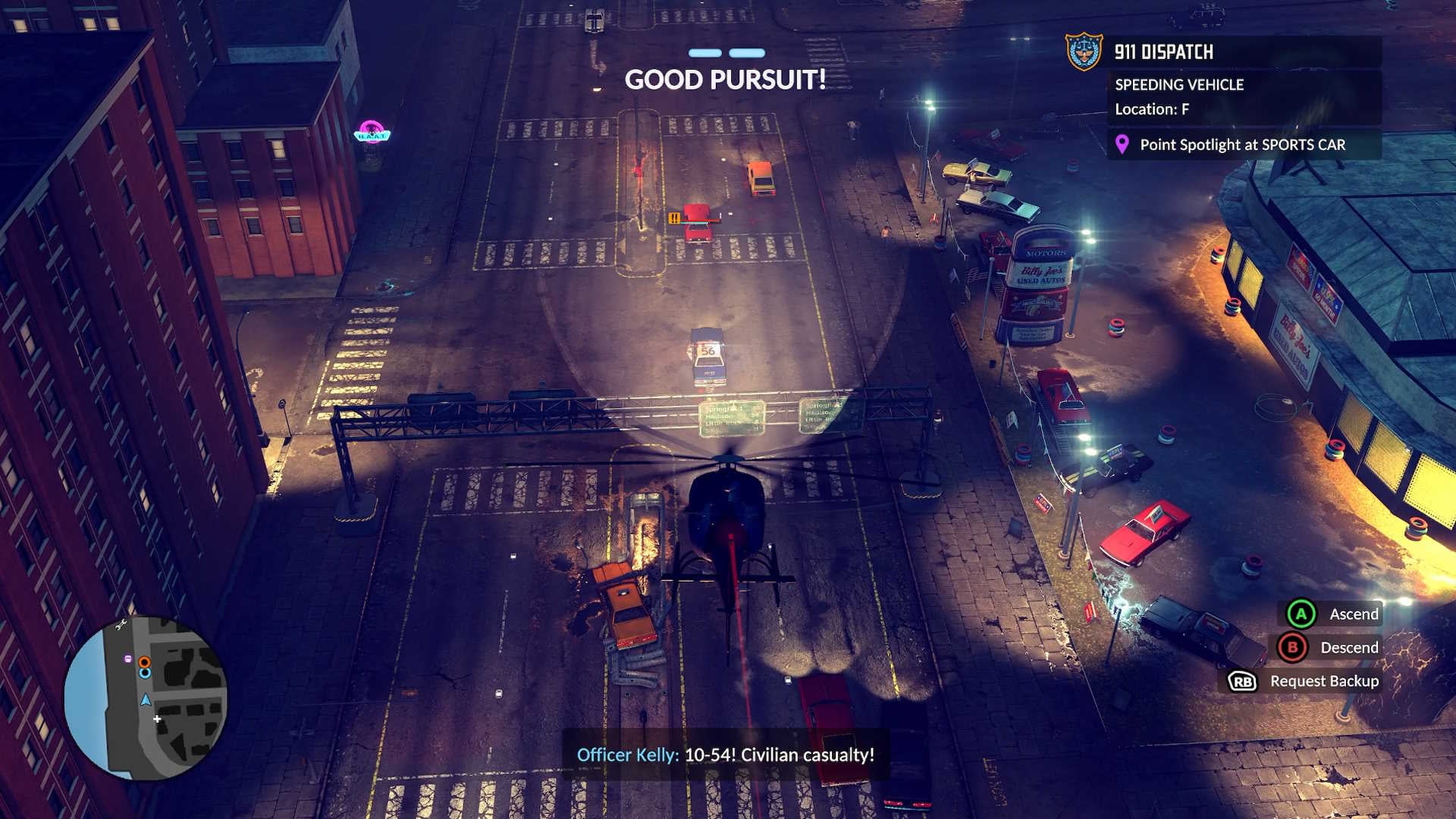Click Officer Kelly's subtitle message
Viewport: 1456px width, 819px height.
click(x=725, y=755)
